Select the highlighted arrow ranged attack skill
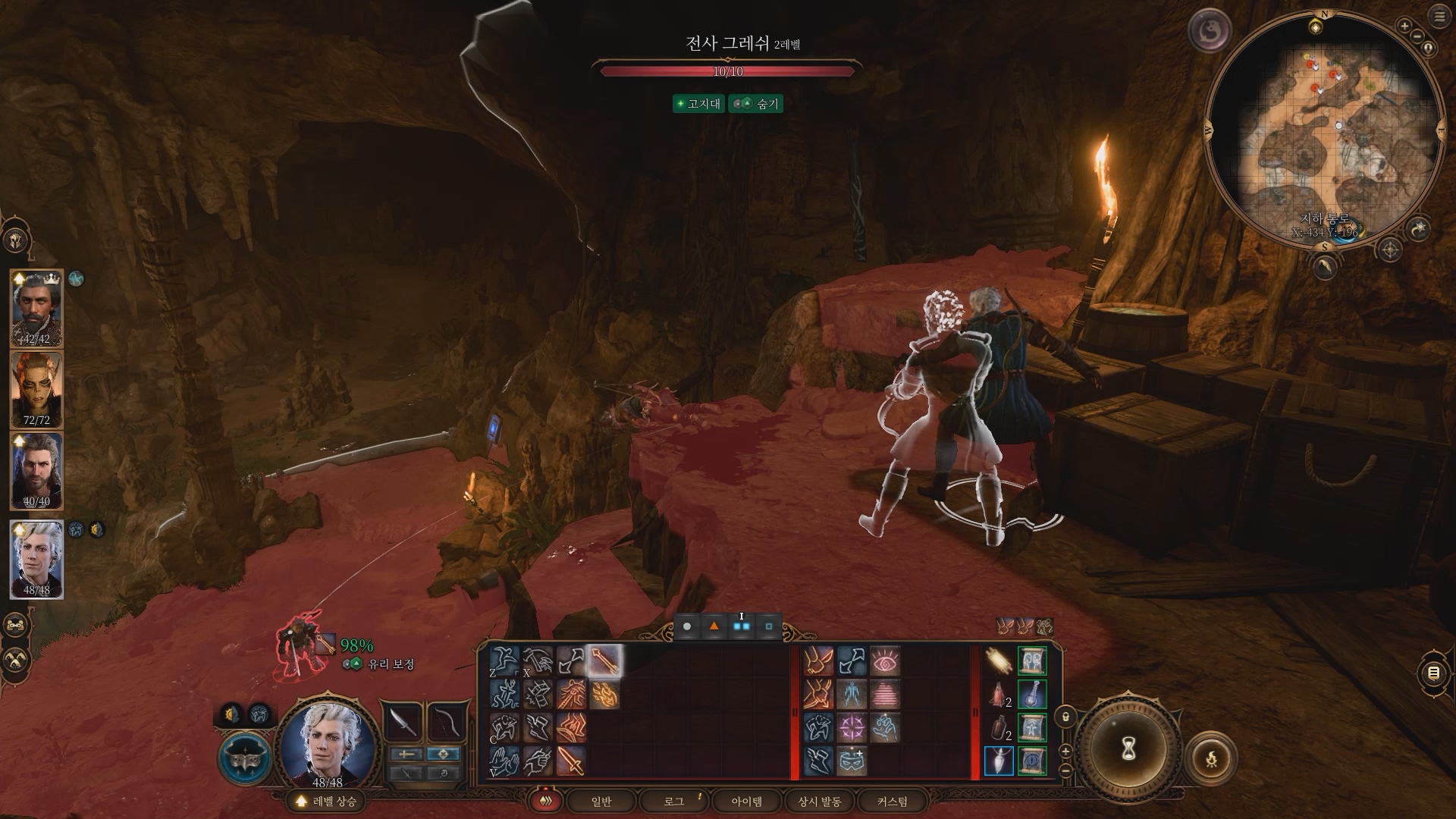Screen dimensions: 1456x819 pos(605,661)
